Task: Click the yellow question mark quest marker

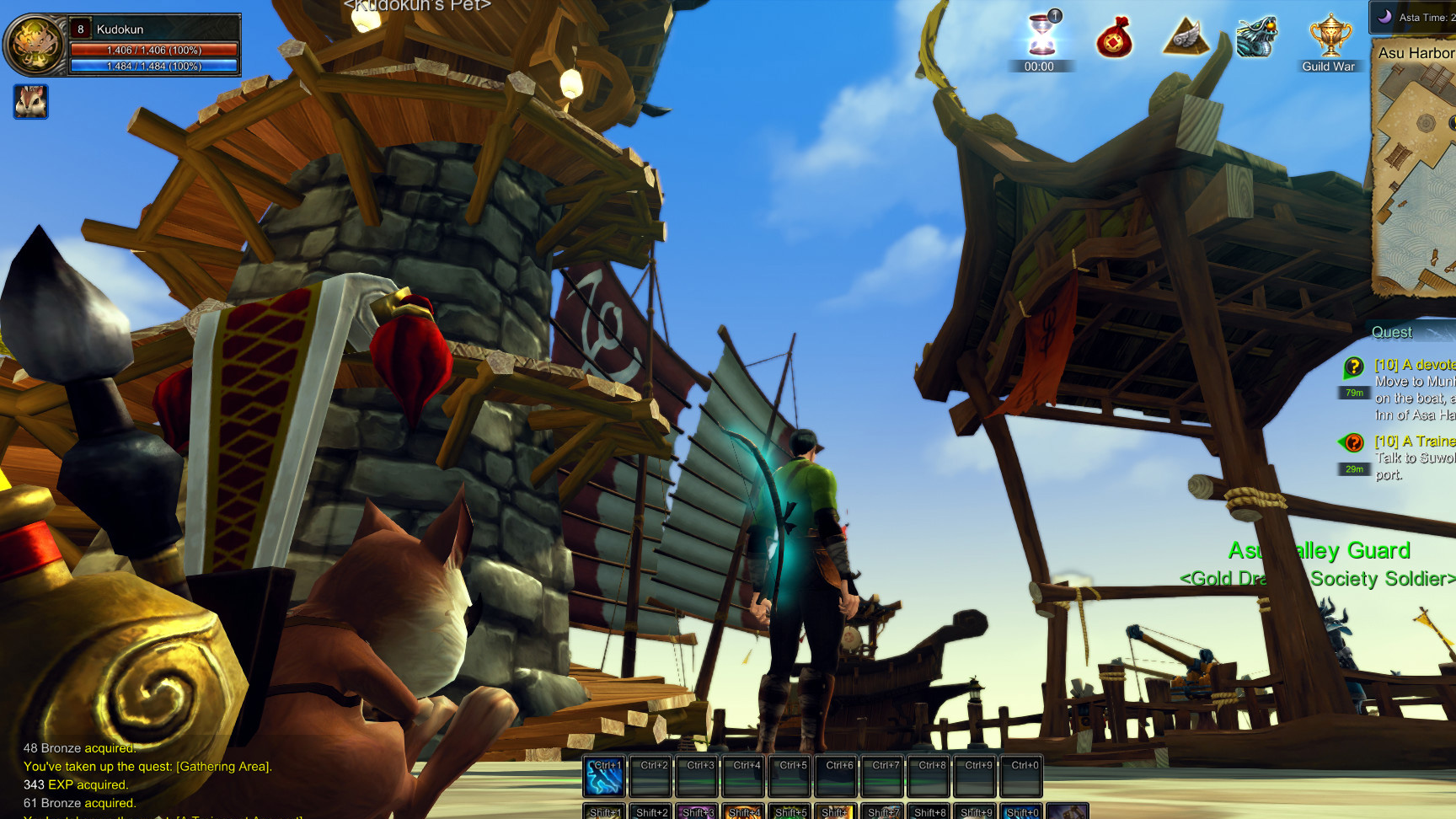Action: pos(1353,367)
